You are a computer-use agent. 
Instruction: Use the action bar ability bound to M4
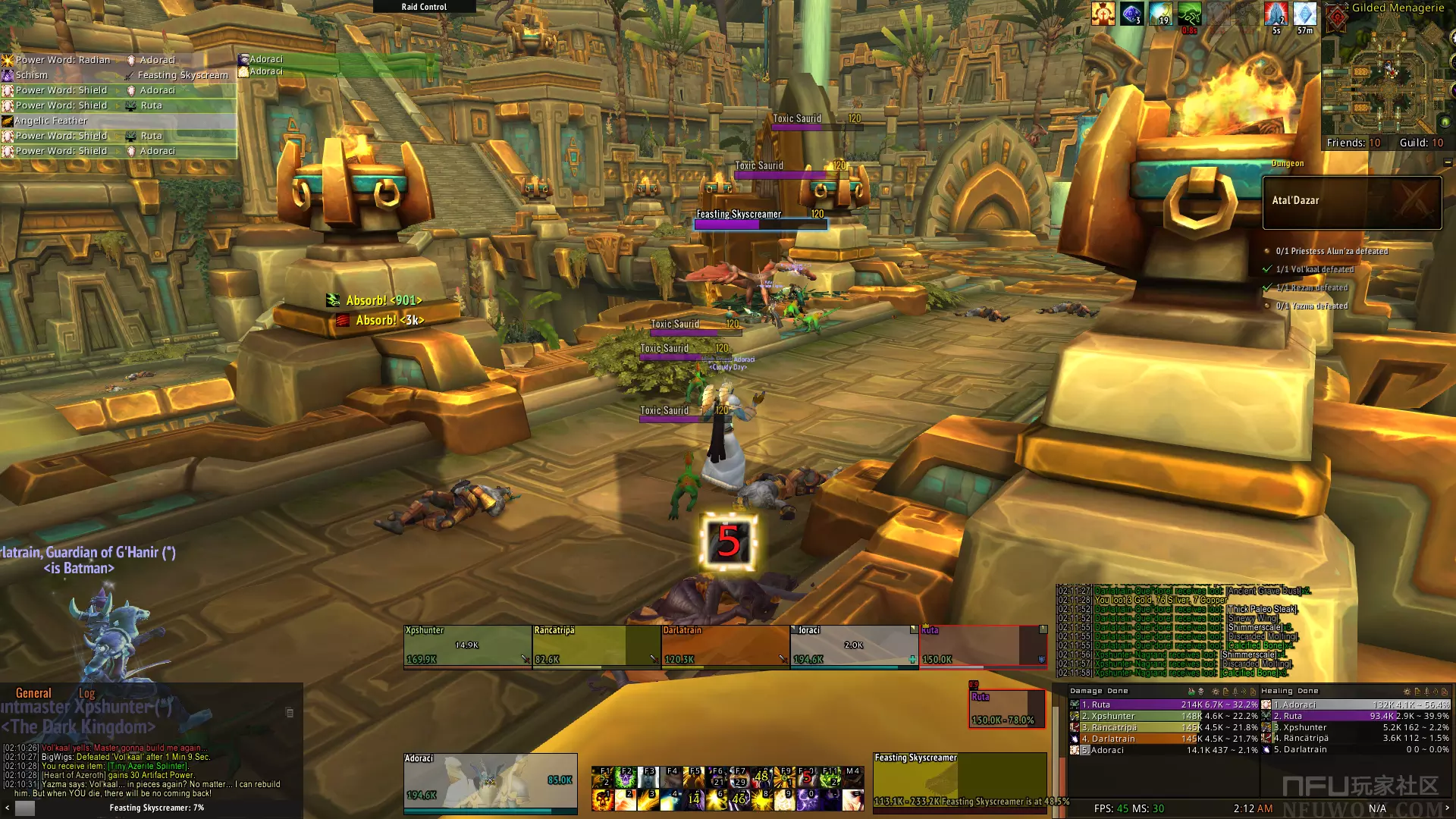click(853, 777)
